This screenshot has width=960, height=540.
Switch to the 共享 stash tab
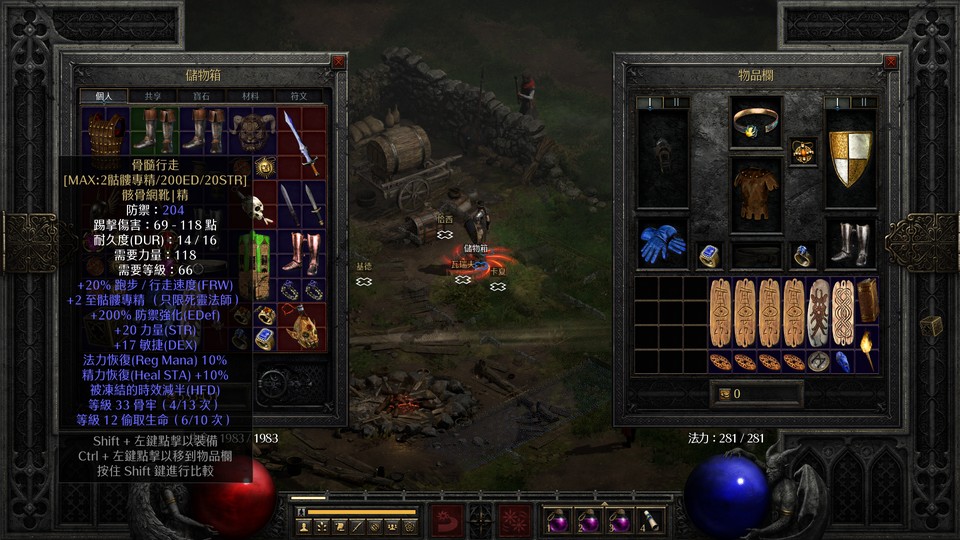153,96
